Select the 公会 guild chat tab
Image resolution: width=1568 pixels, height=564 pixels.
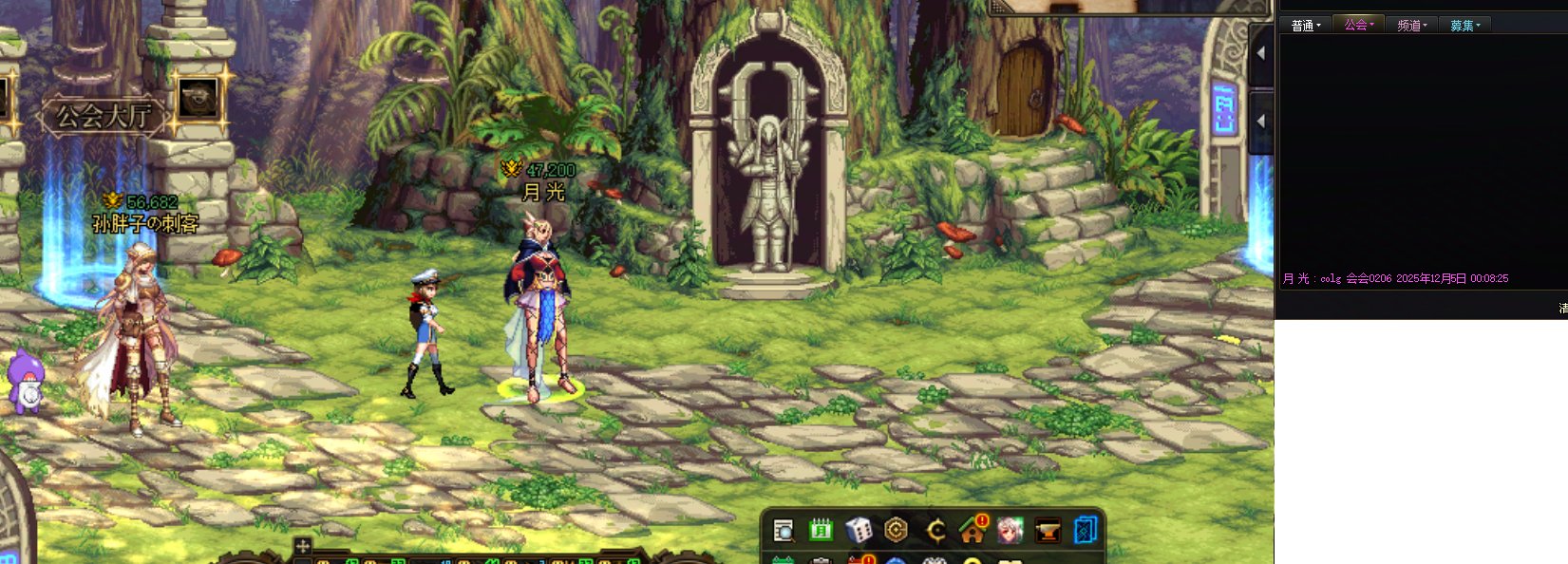coord(1359,25)
